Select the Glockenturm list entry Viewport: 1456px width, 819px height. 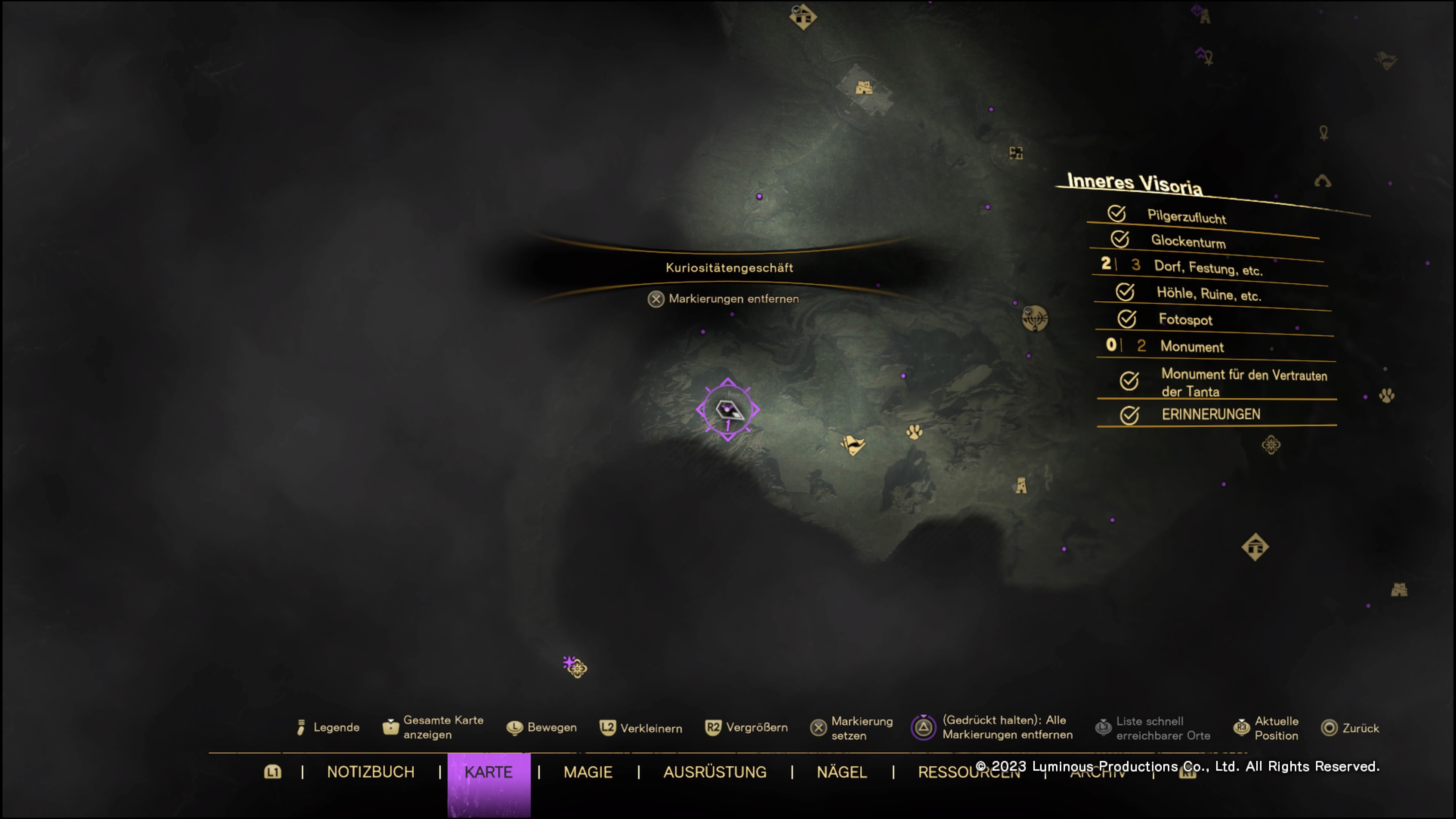1188,242
